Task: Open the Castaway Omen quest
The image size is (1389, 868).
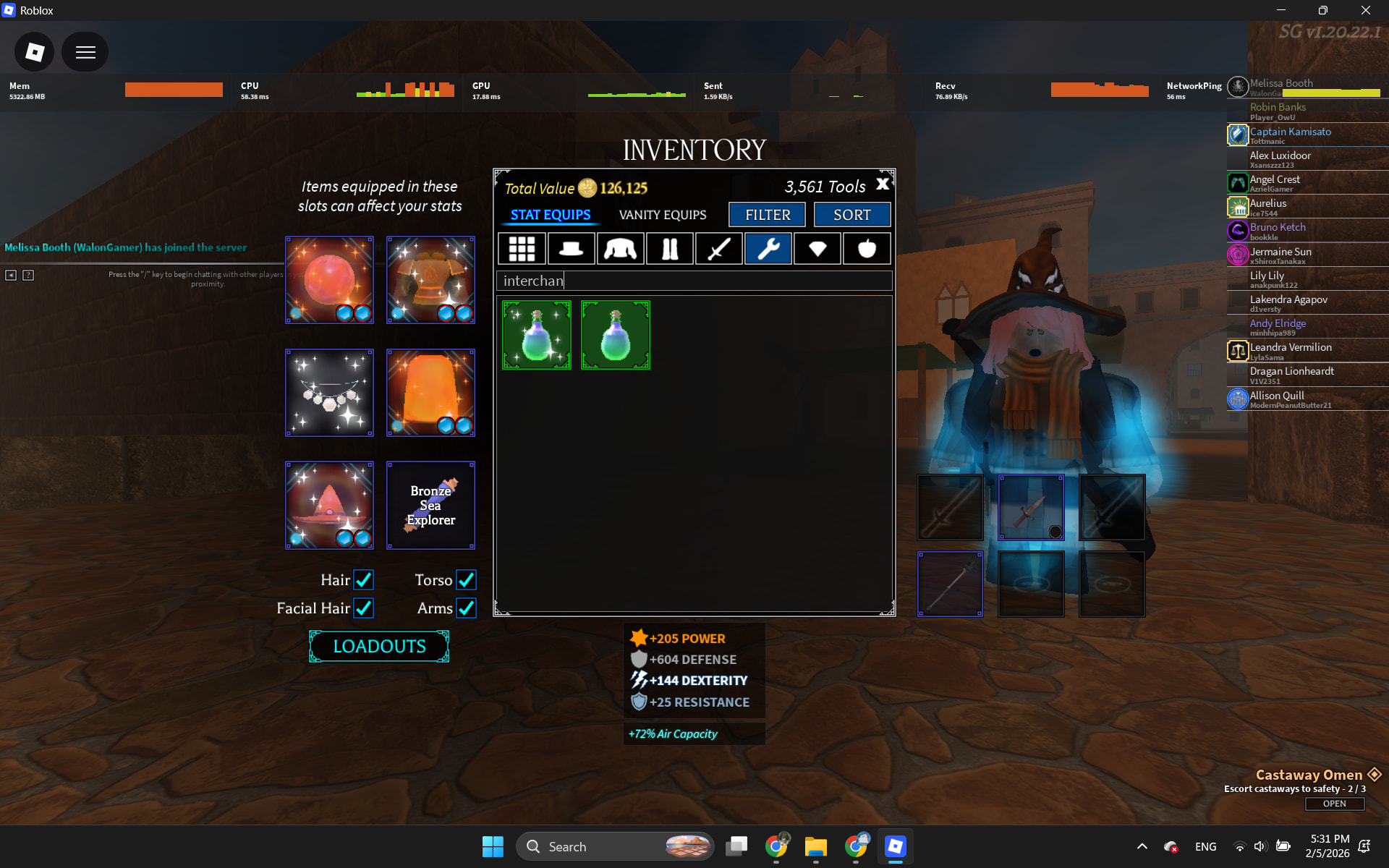Action: (x=1334, y=804)
